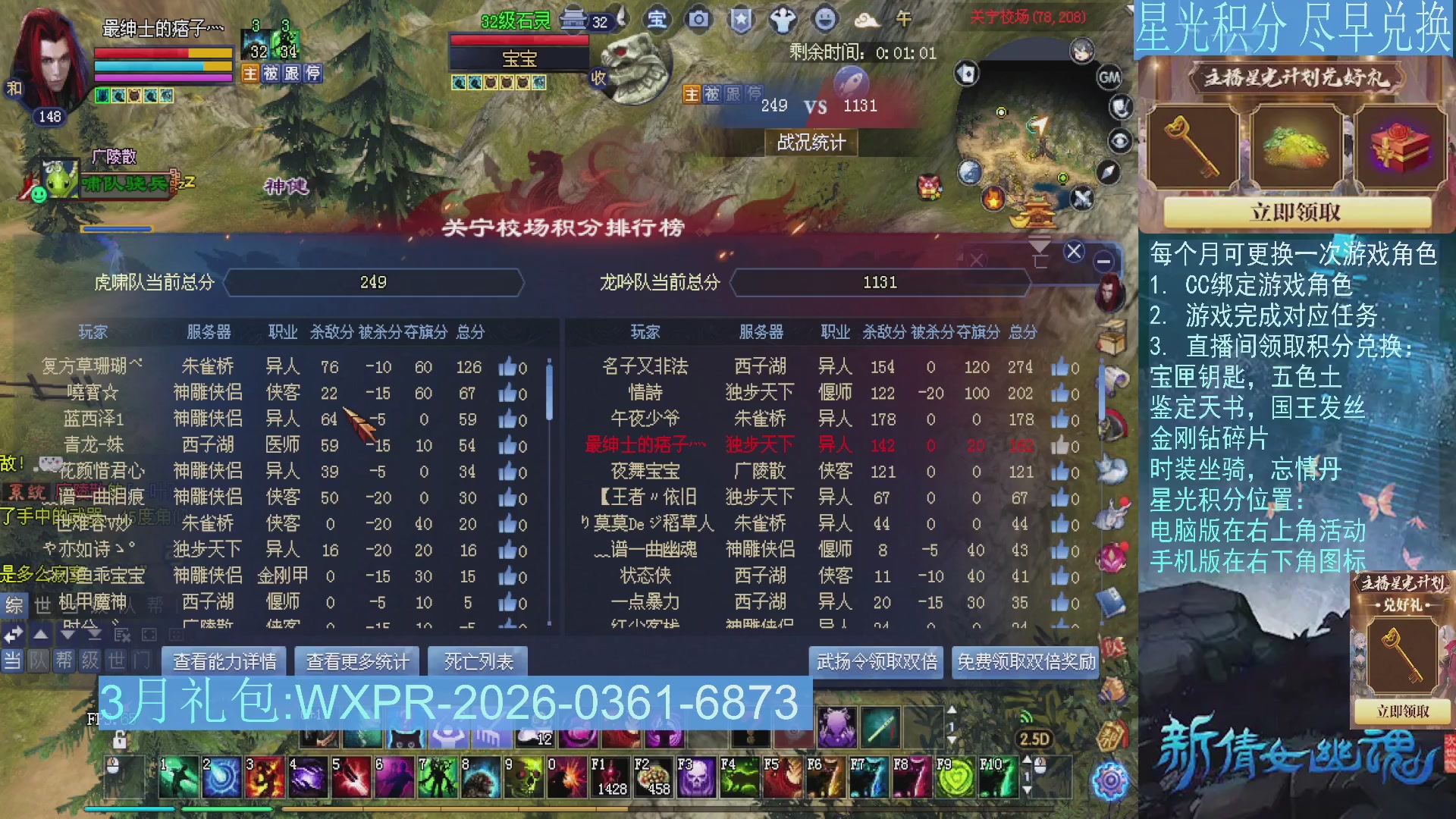
Task: Open the 队 team chat tab
Action: pos(37,660)
